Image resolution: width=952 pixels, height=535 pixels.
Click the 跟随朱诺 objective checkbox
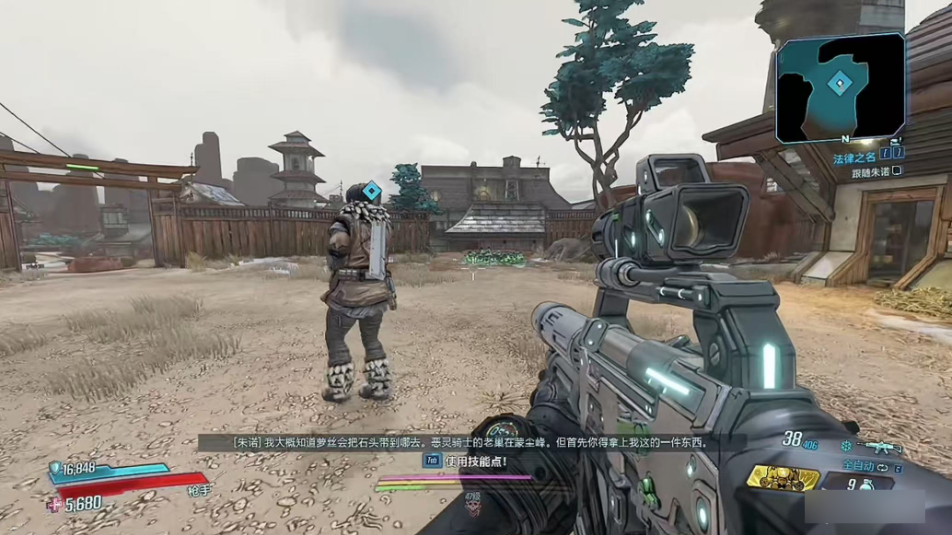point(897,171)
